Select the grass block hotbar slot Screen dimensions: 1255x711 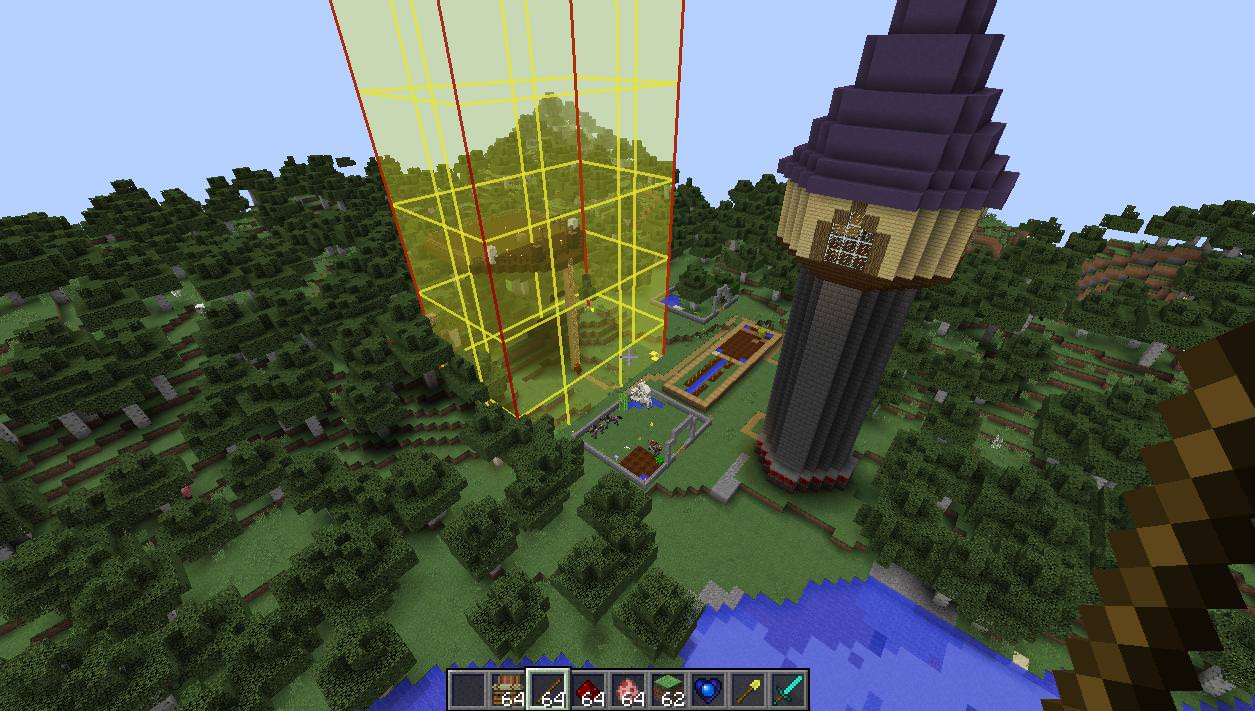[668, 690]
